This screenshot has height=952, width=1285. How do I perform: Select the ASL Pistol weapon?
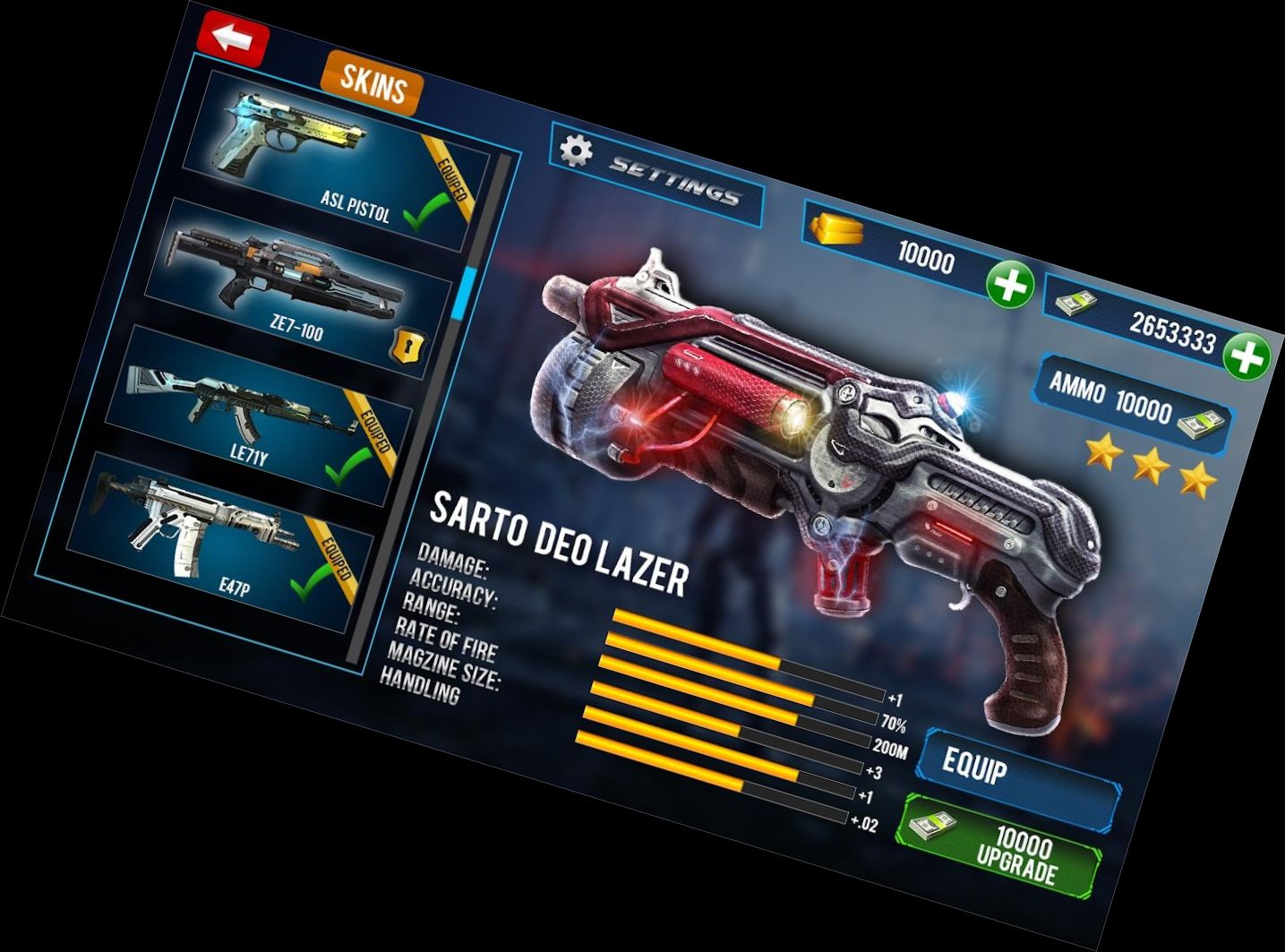pos(336,161)
